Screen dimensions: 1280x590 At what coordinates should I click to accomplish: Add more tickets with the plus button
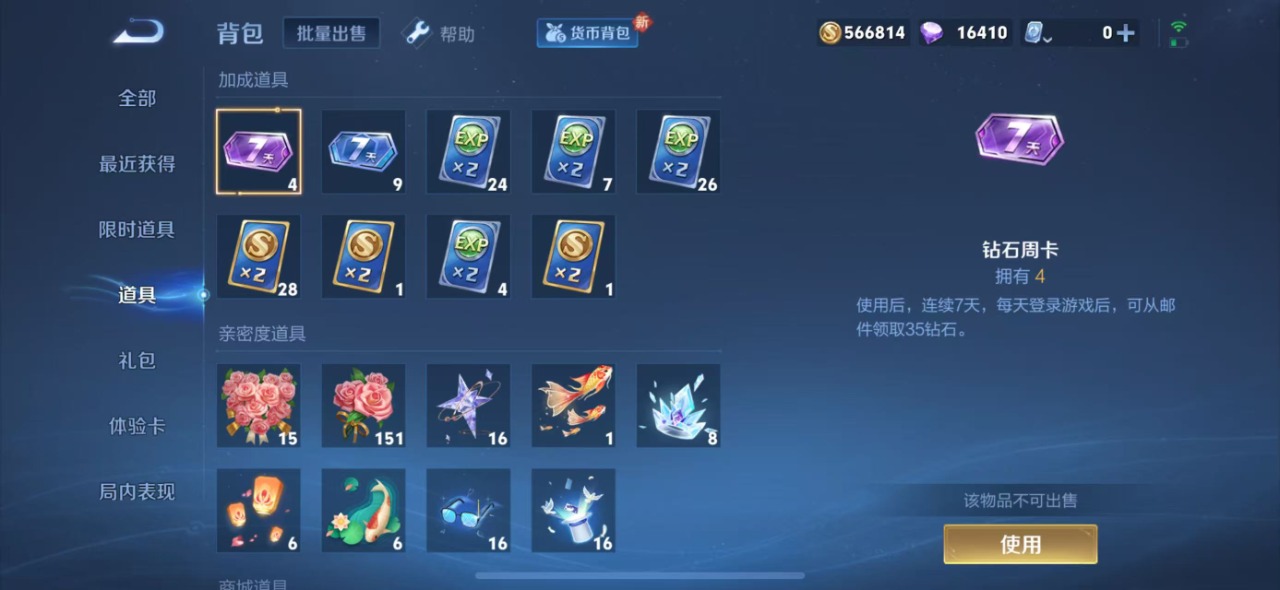(x=1125, y=33)
